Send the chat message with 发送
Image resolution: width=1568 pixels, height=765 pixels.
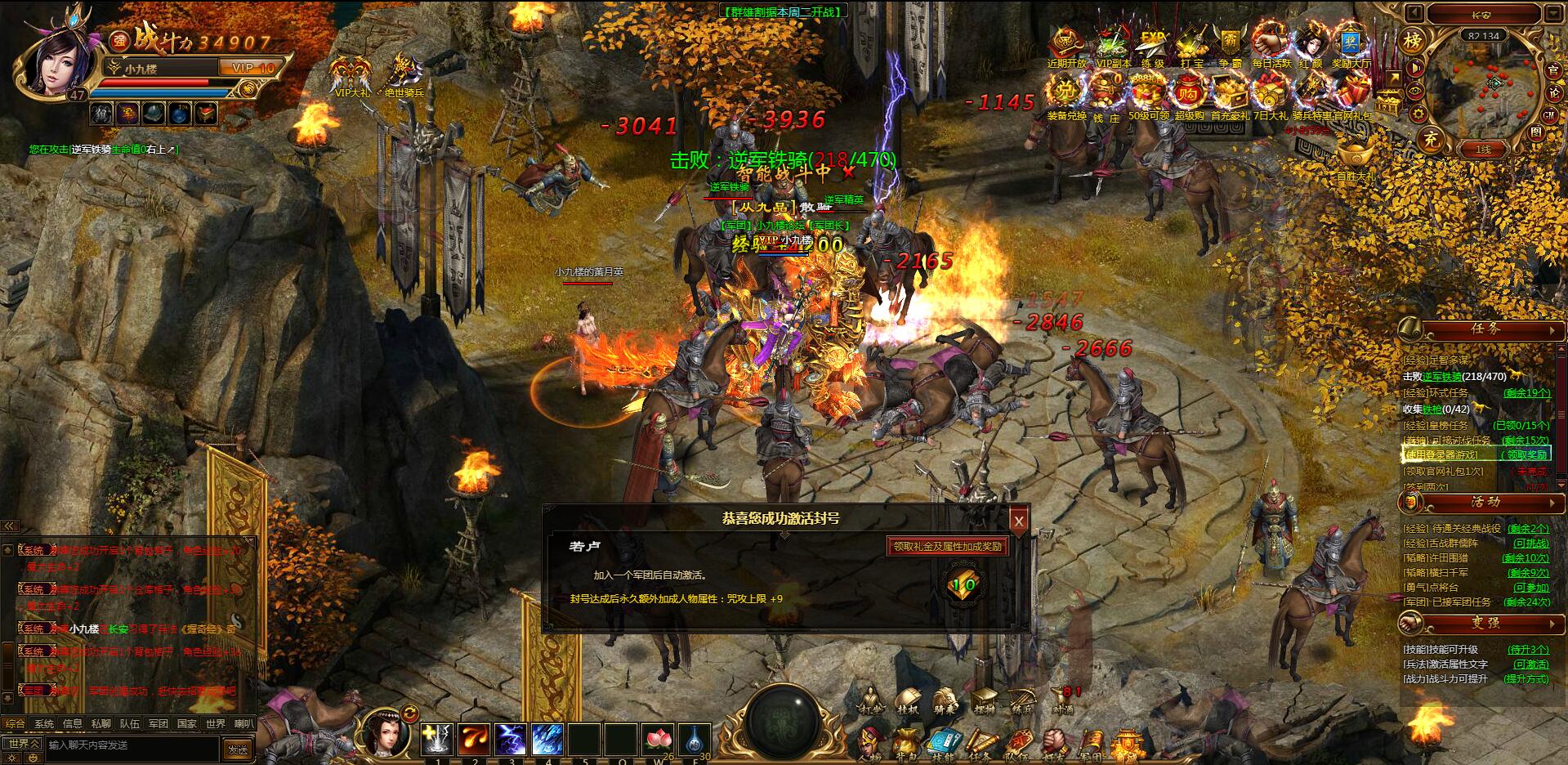click(238, 749)
